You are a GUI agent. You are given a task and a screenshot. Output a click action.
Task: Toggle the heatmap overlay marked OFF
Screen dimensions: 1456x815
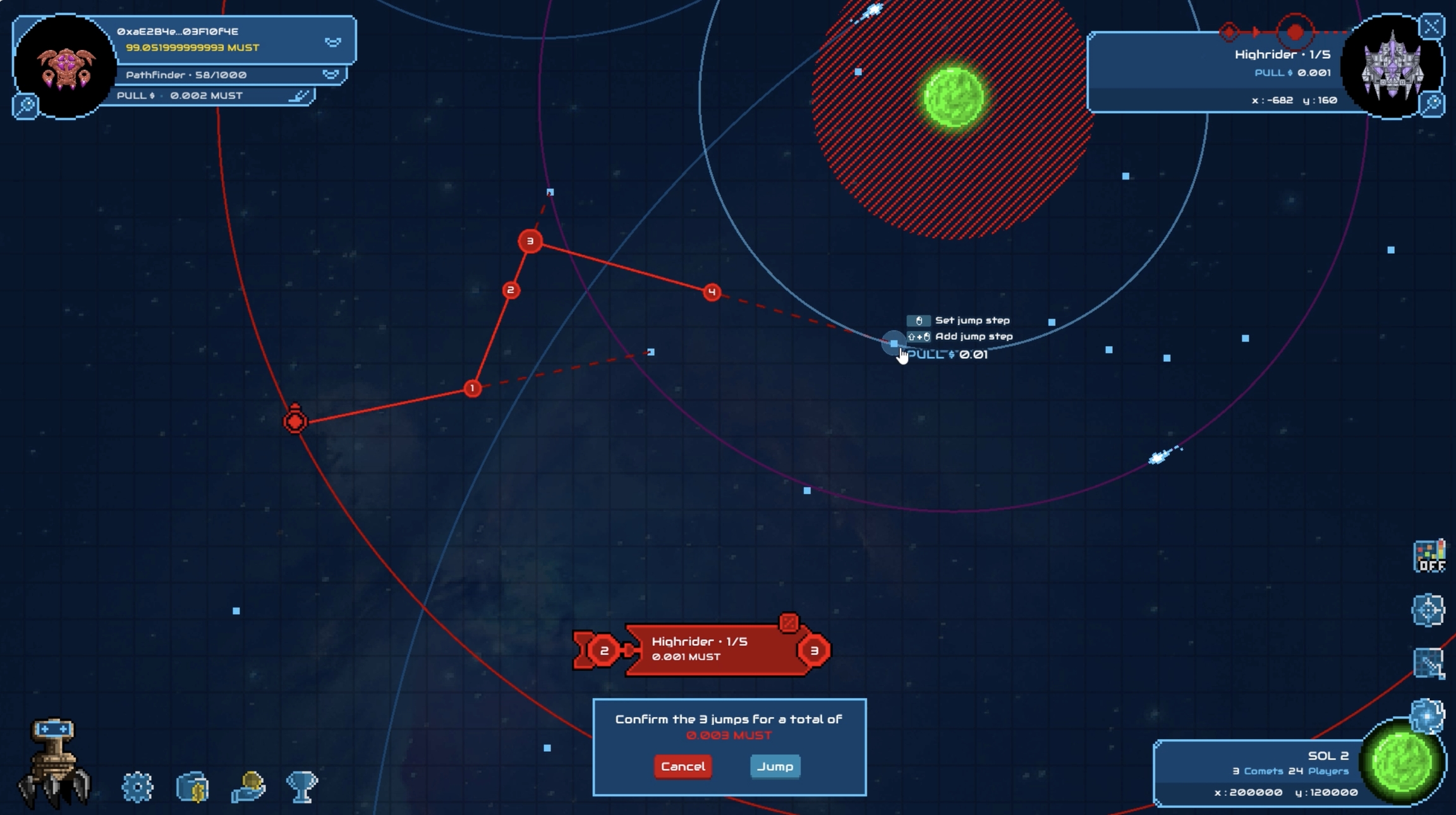1429,556
